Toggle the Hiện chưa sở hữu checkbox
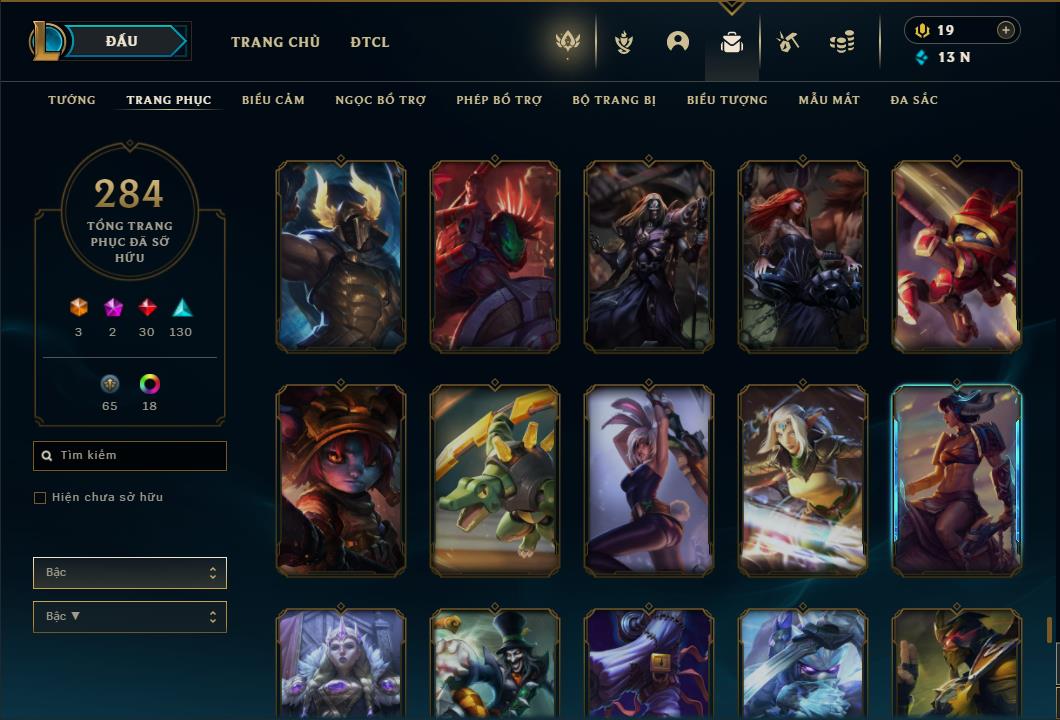The height and width of the screenshot is (720, 1060). (40, 498)
